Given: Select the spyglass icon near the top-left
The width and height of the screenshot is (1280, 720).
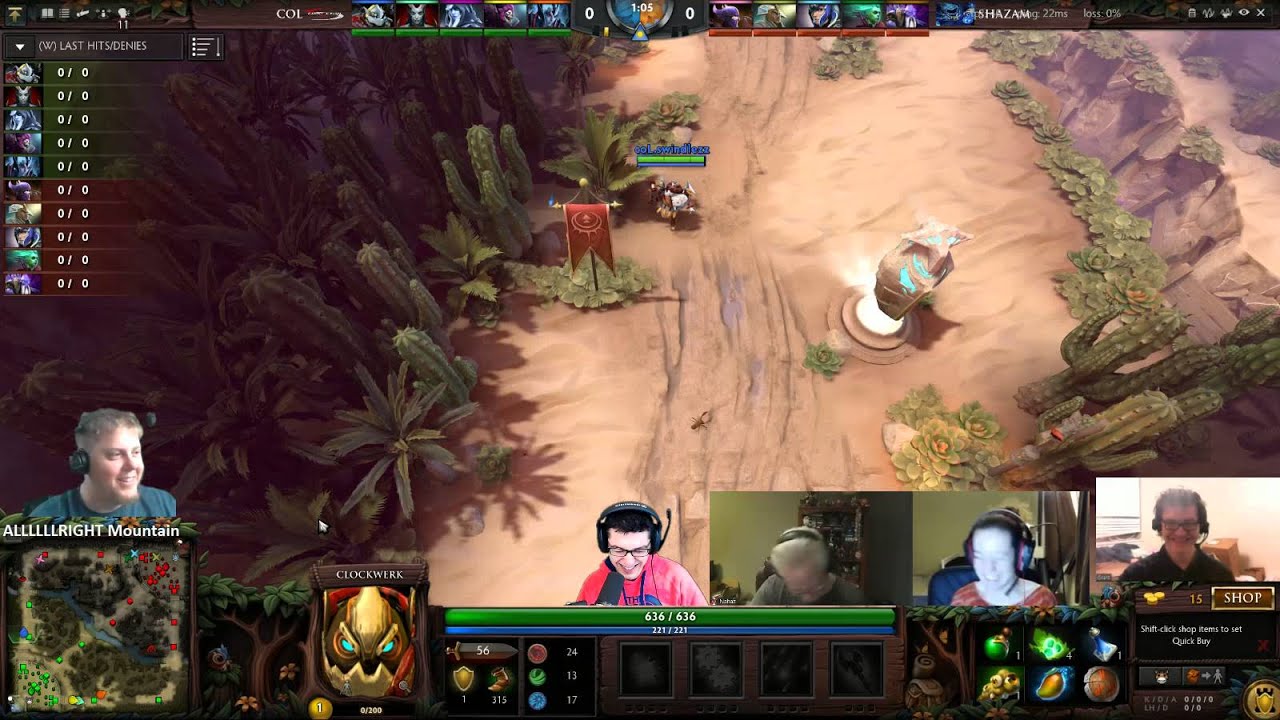Looking at the screenshot, I should click(x=82, y=13).
